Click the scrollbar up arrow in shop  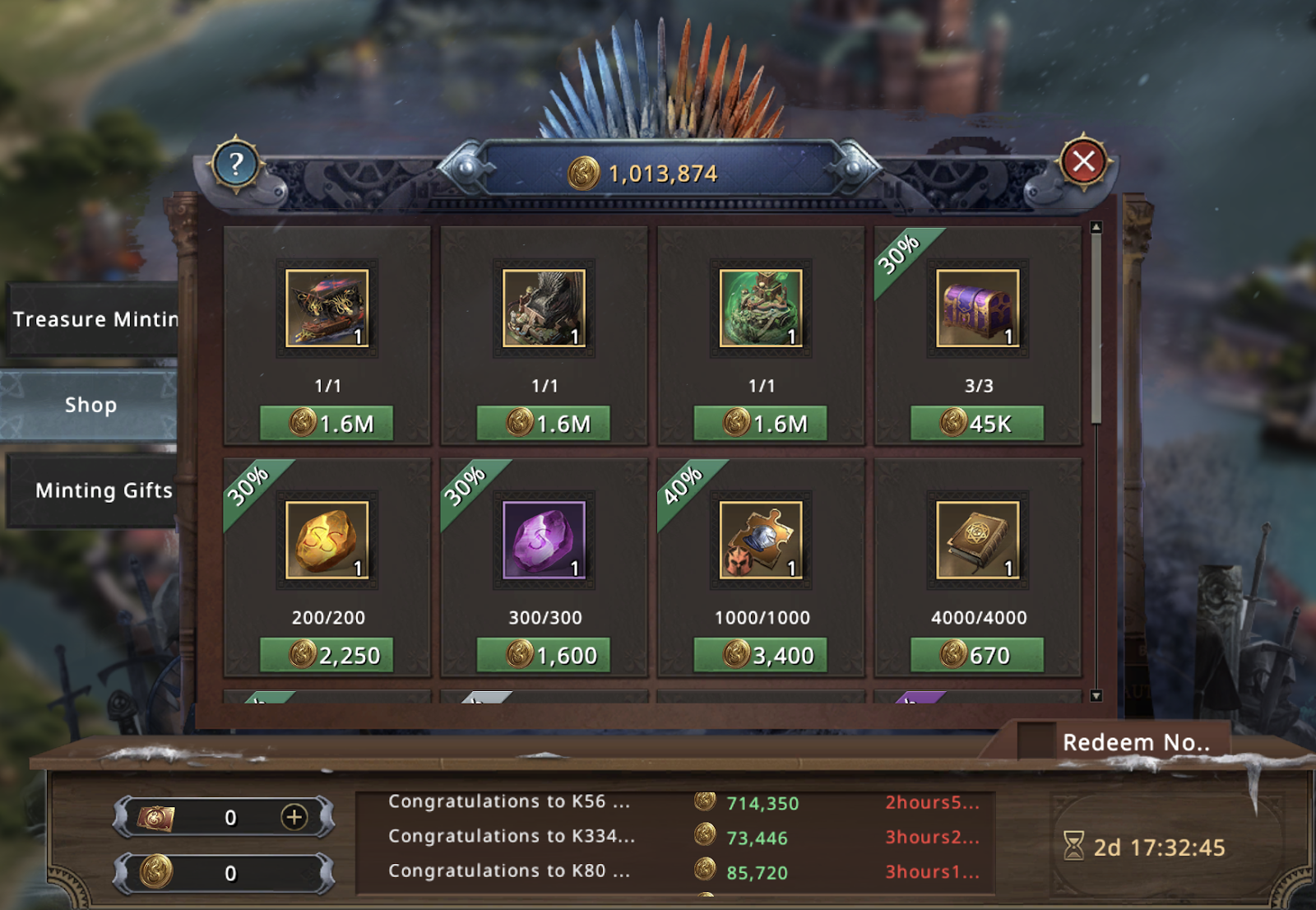tap(1096, 227)
